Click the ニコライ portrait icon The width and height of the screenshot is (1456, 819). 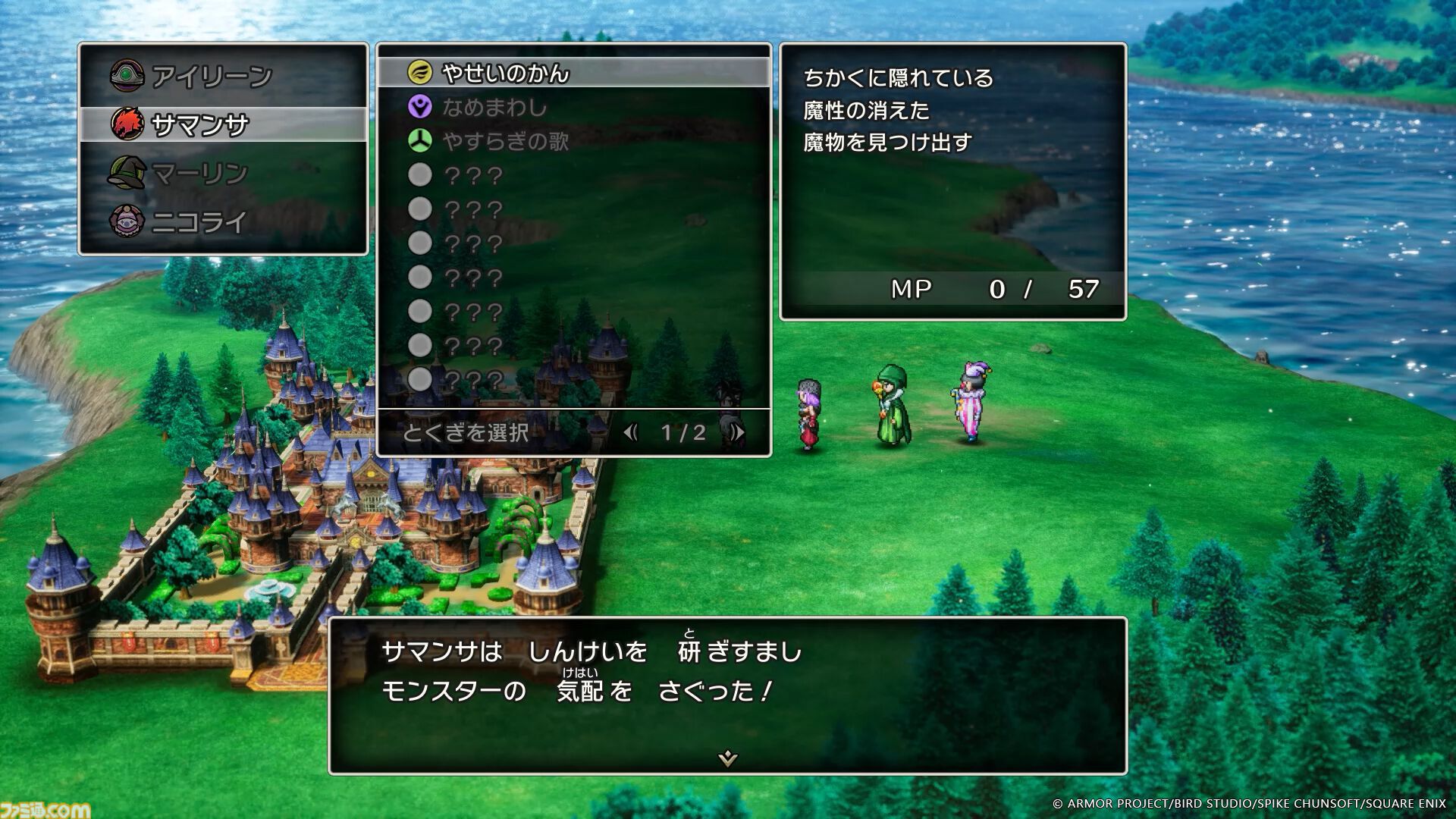coord(128,221)
